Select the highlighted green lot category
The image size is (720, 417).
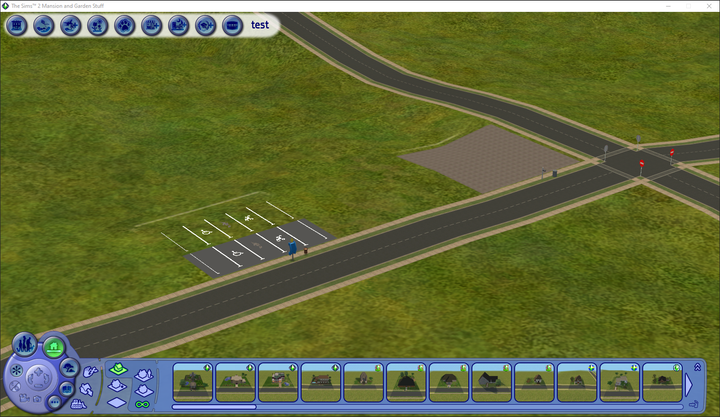pos(117,370)
